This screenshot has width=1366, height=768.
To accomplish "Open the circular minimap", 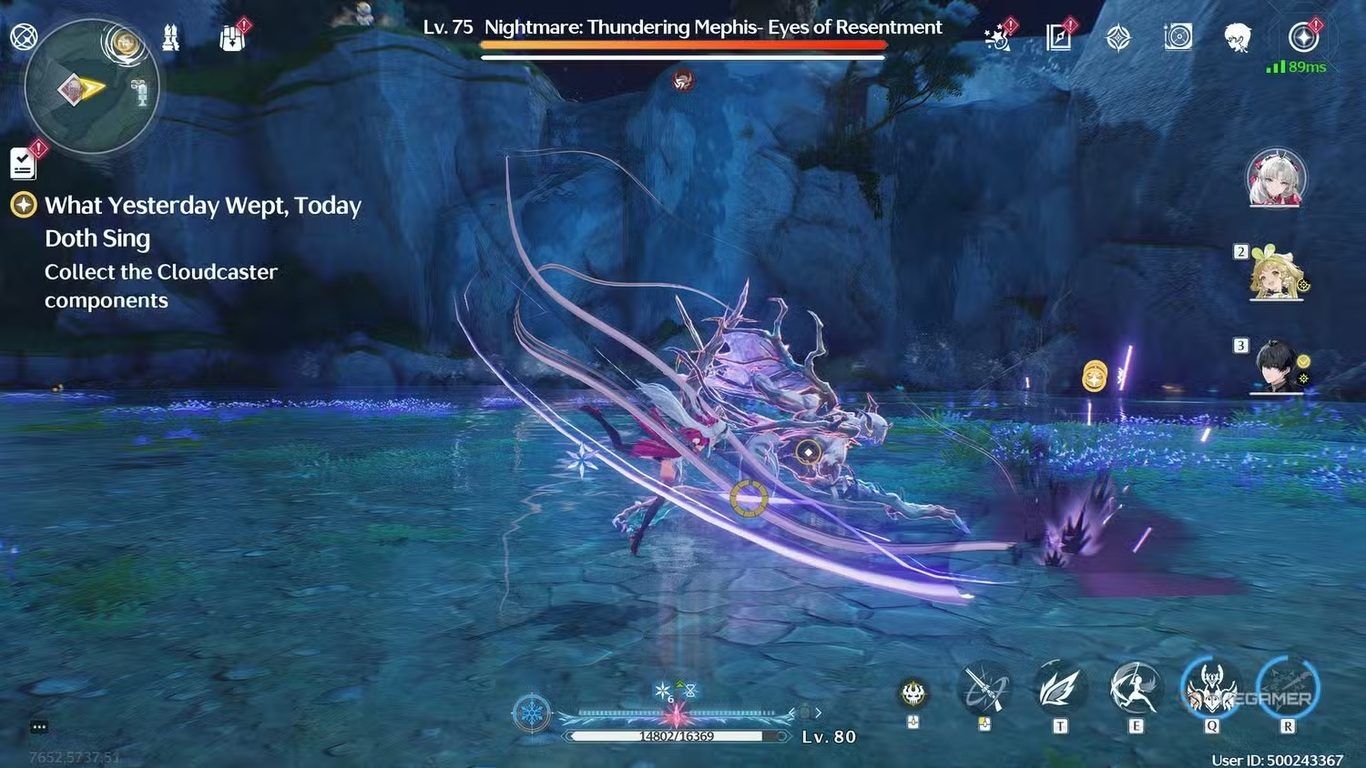I will point(92,87).
